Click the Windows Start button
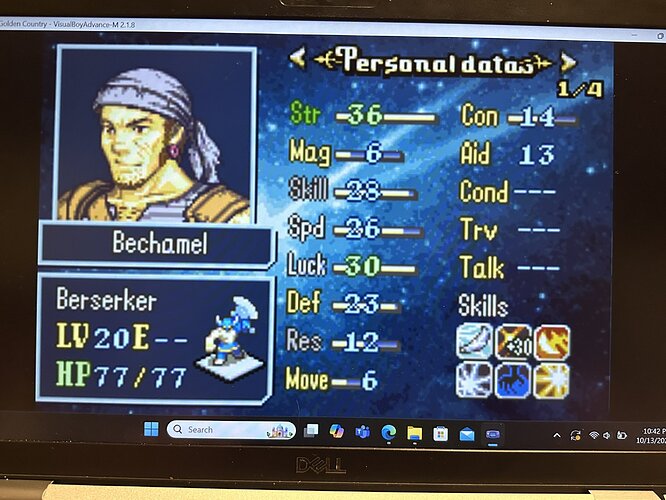Screen dimensions: 666x500 coord(151,430)
